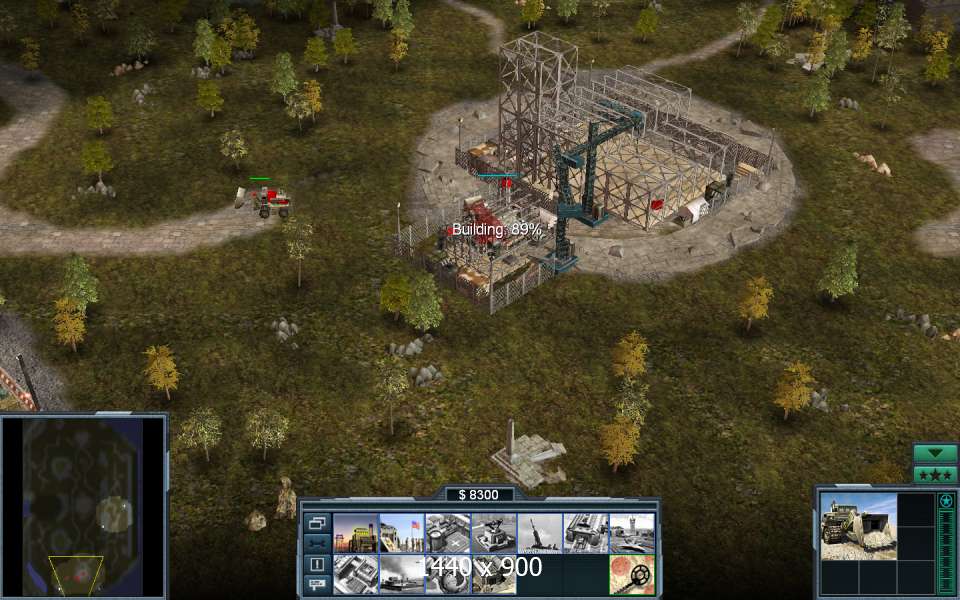960x600 pixels.
Task: Build the structure with the American flag icon
Action: coord(402,533)
